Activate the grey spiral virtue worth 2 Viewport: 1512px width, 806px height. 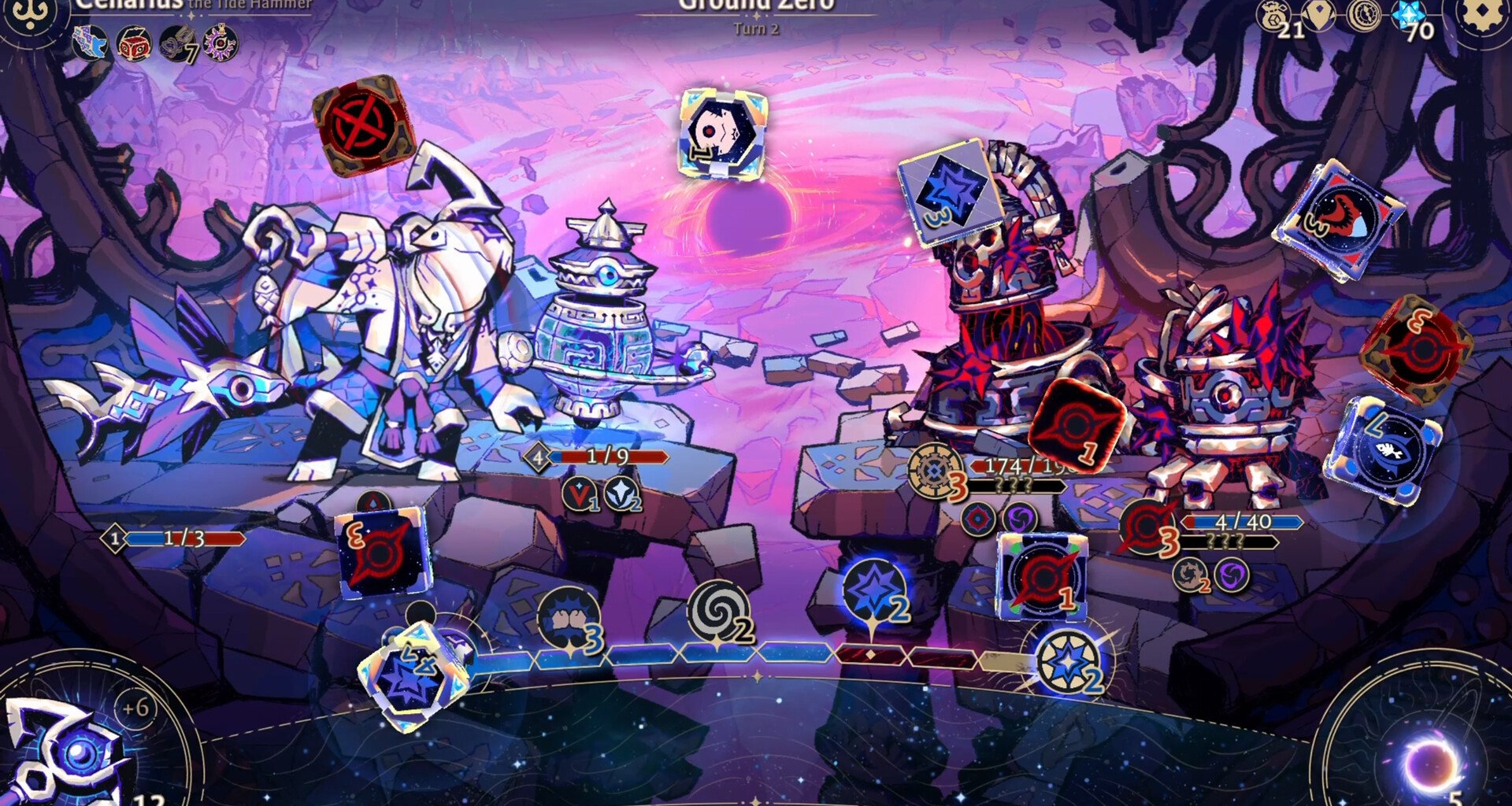tap(717, 612)
